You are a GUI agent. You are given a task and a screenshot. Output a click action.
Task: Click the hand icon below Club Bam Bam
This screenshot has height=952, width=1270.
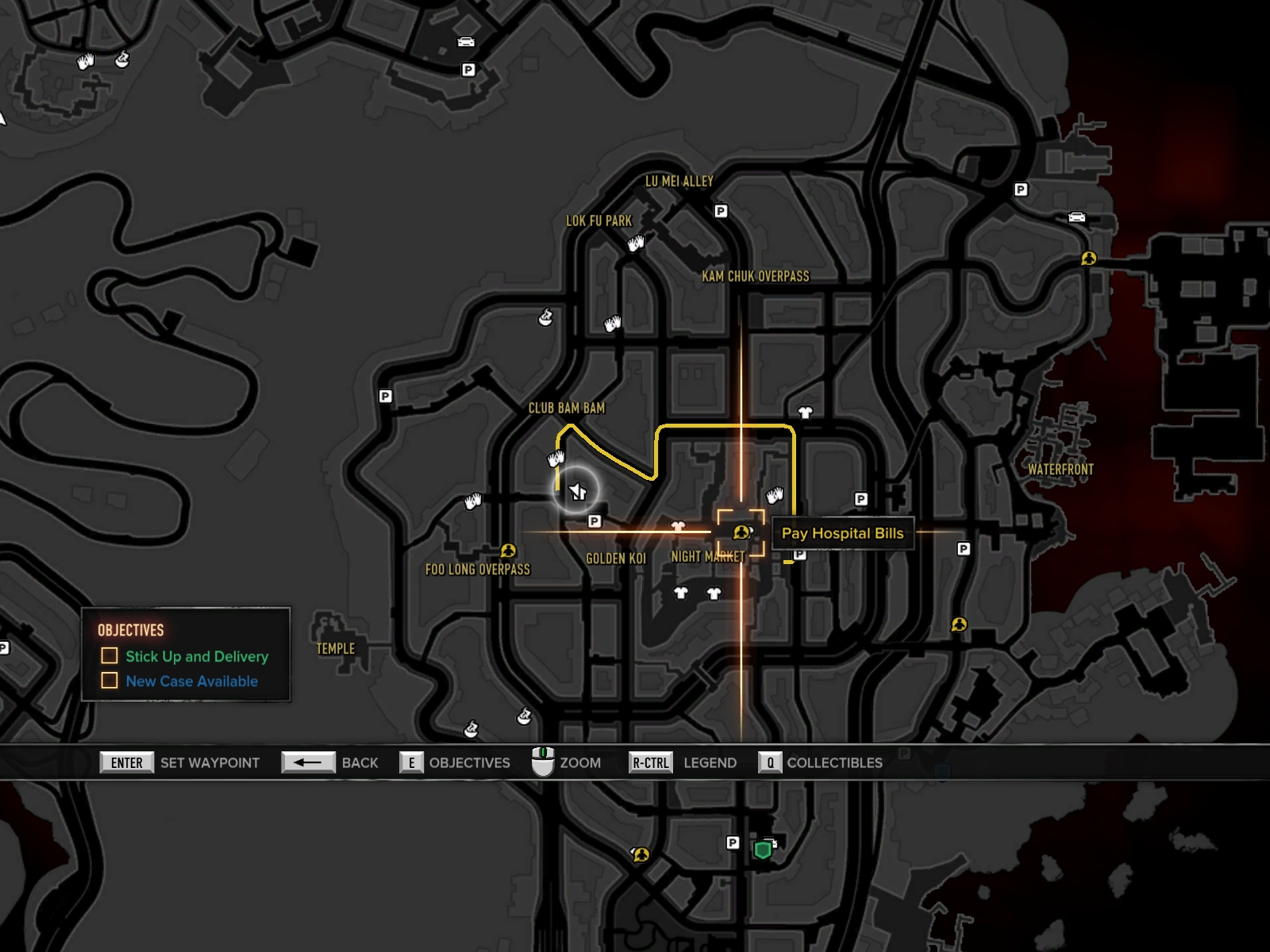pyautogui.click(x=556, y=459)
